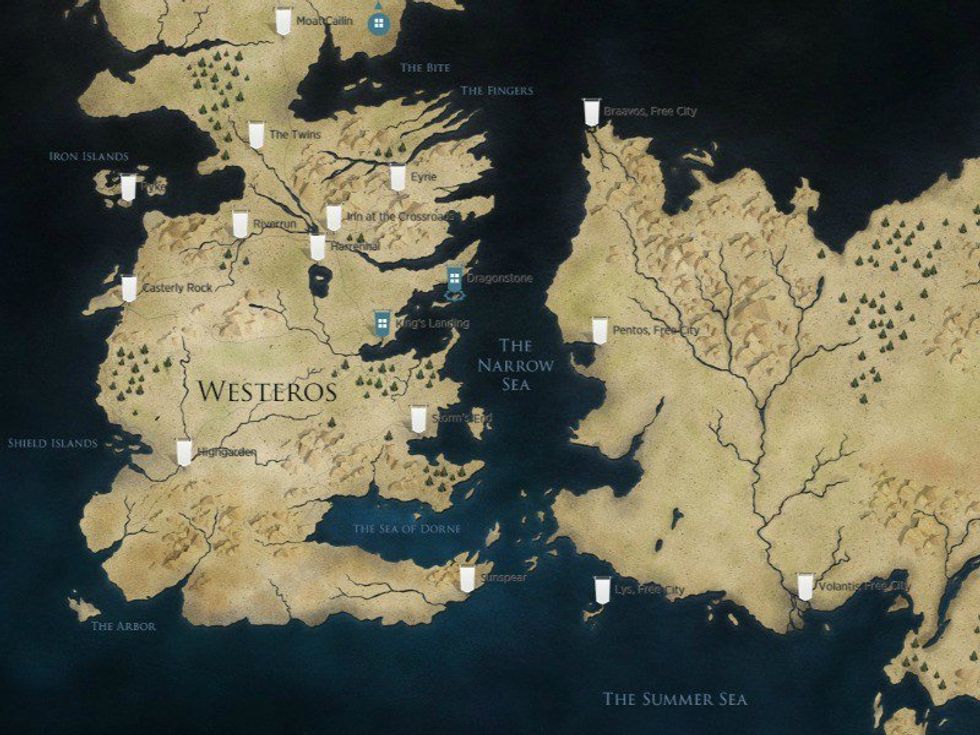Select the blue King's Landing marker
This screenshot has height=735, width=980.
pyautogui.click(x=381, y=322)
